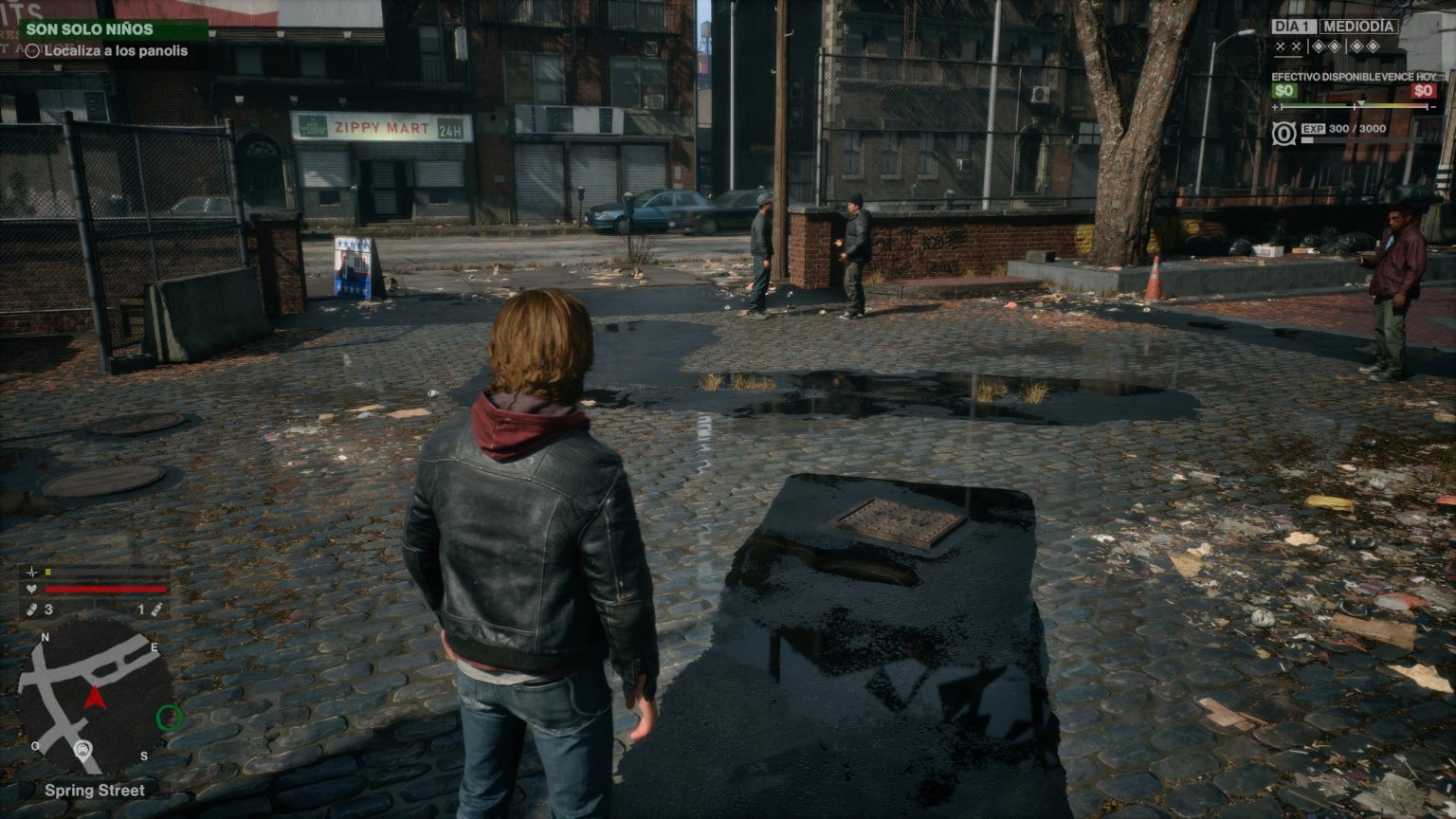Select the bottle item icon
Image resolution: width=1456 pixels, height=819 pixels.
pos(156,610)
